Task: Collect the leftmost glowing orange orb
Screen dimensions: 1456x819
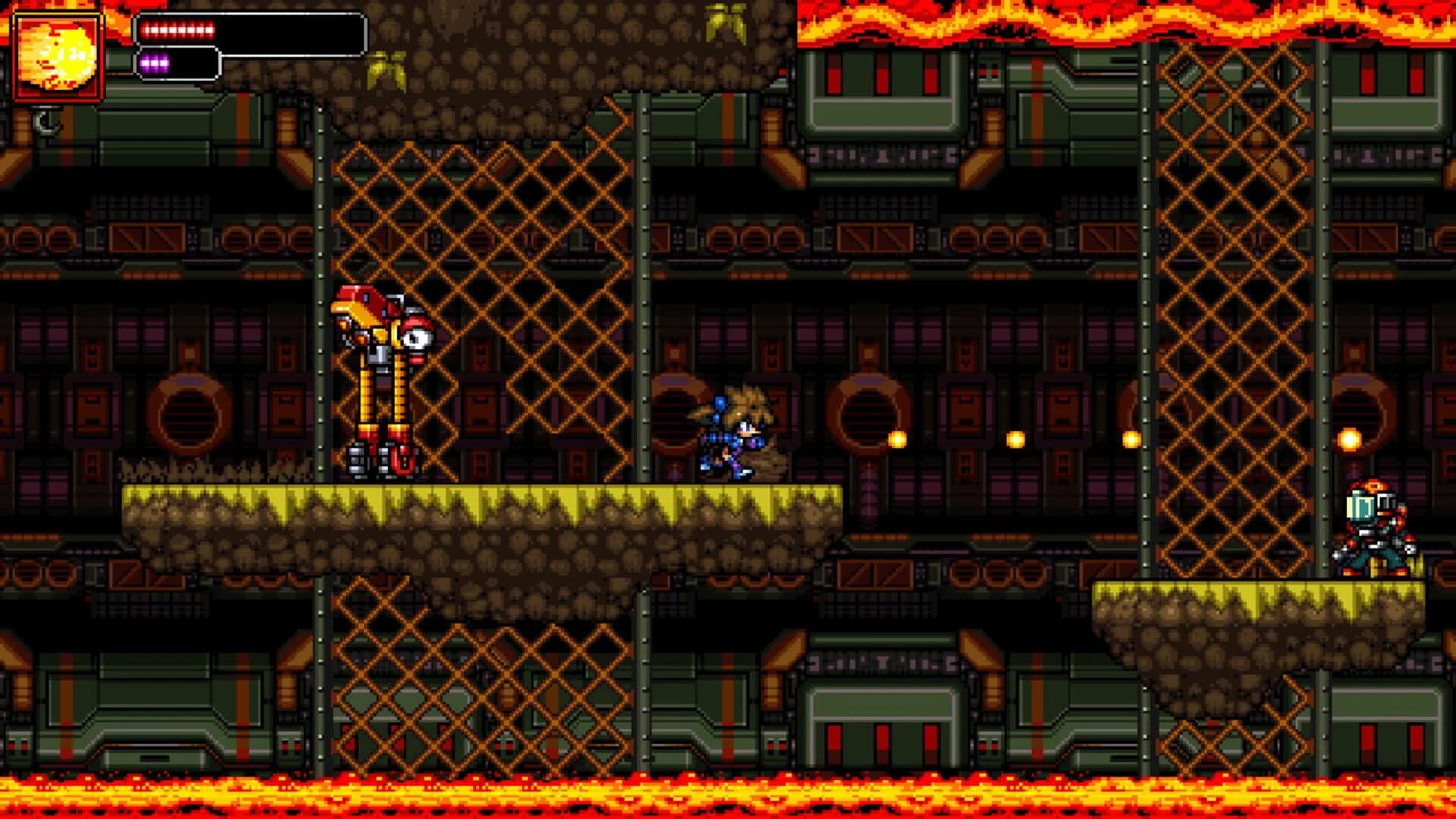Action: tap(899, 438)
